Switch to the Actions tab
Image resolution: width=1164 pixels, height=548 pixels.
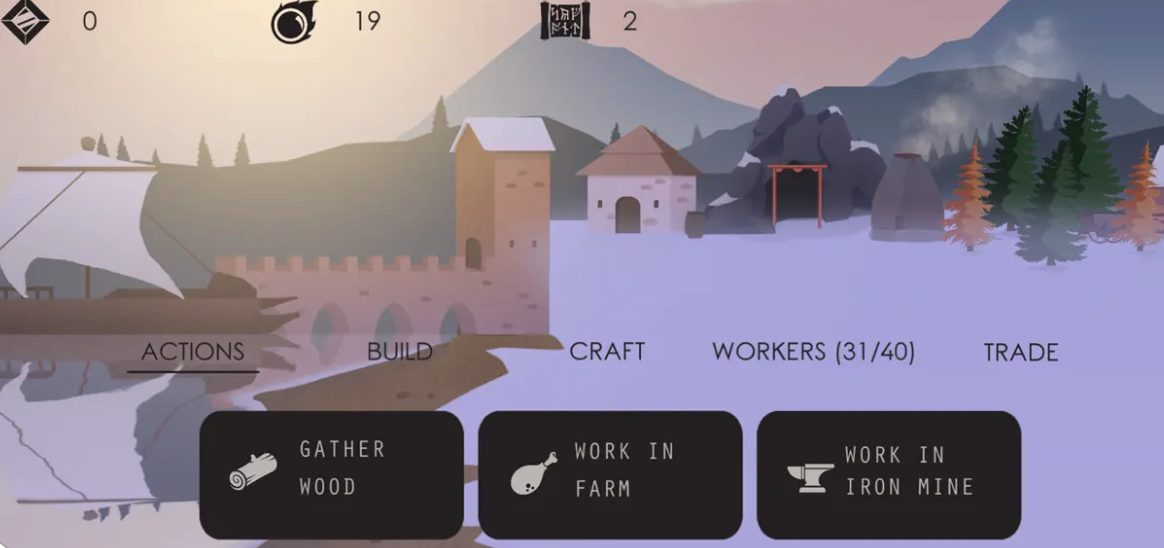tap(193, 352)
